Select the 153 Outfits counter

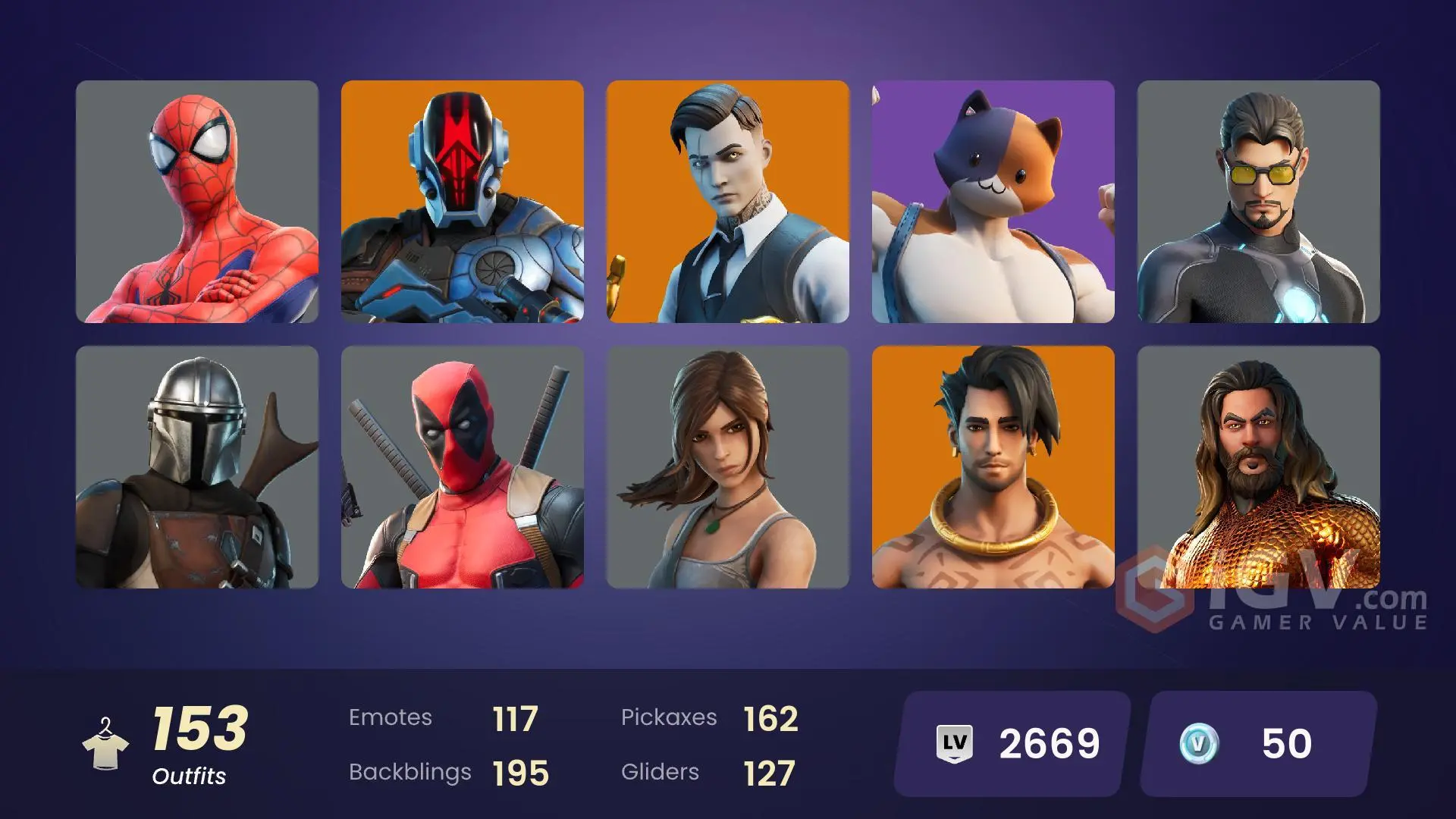tap(199, 728)
